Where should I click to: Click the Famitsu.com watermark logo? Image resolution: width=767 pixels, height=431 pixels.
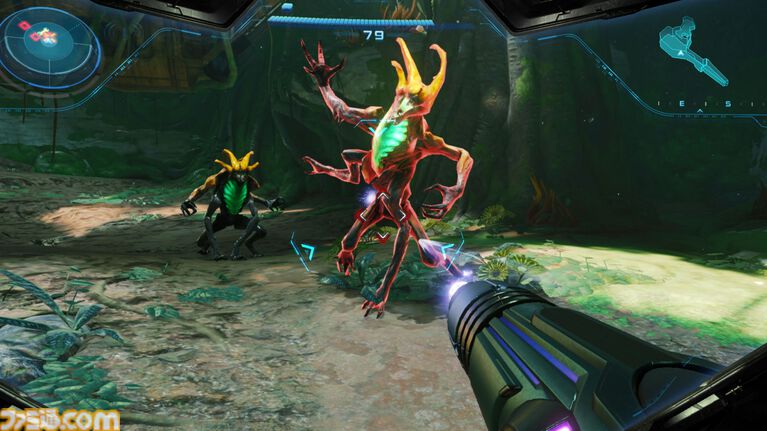pyautogui.click(x=60, y=418)
